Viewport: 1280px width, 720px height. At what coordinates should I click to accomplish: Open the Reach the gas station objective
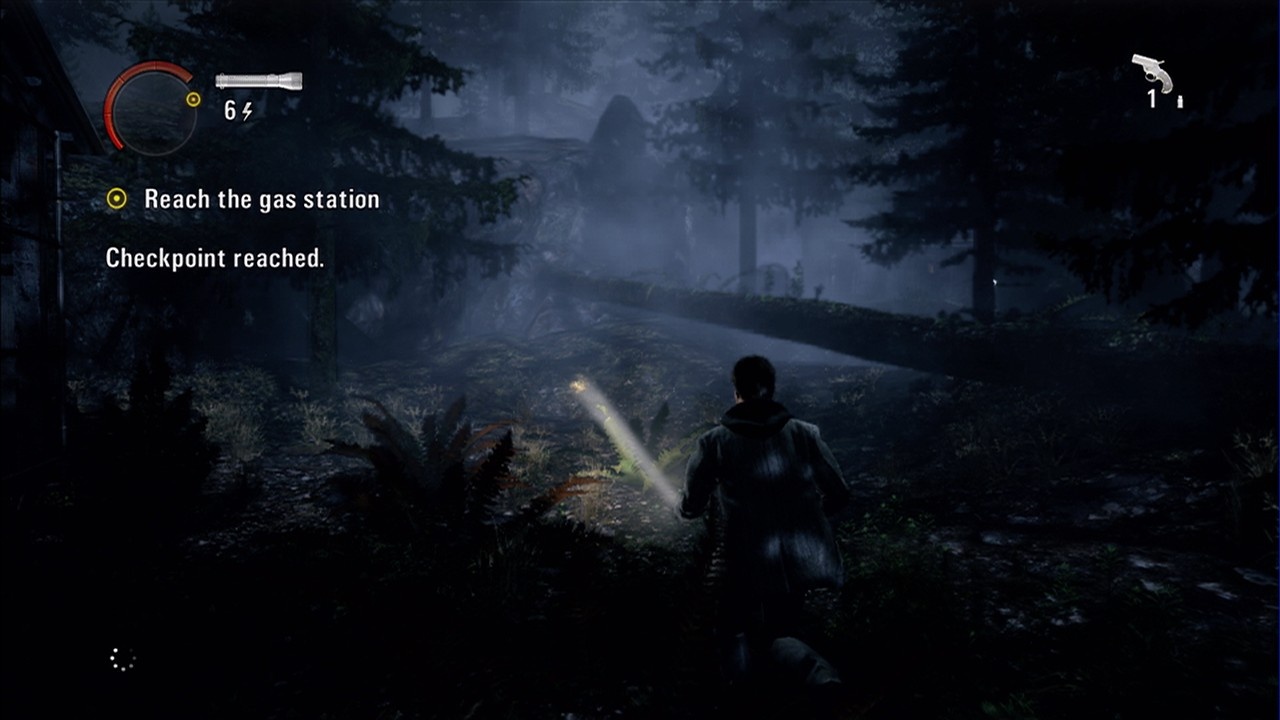tap(261, 199)
